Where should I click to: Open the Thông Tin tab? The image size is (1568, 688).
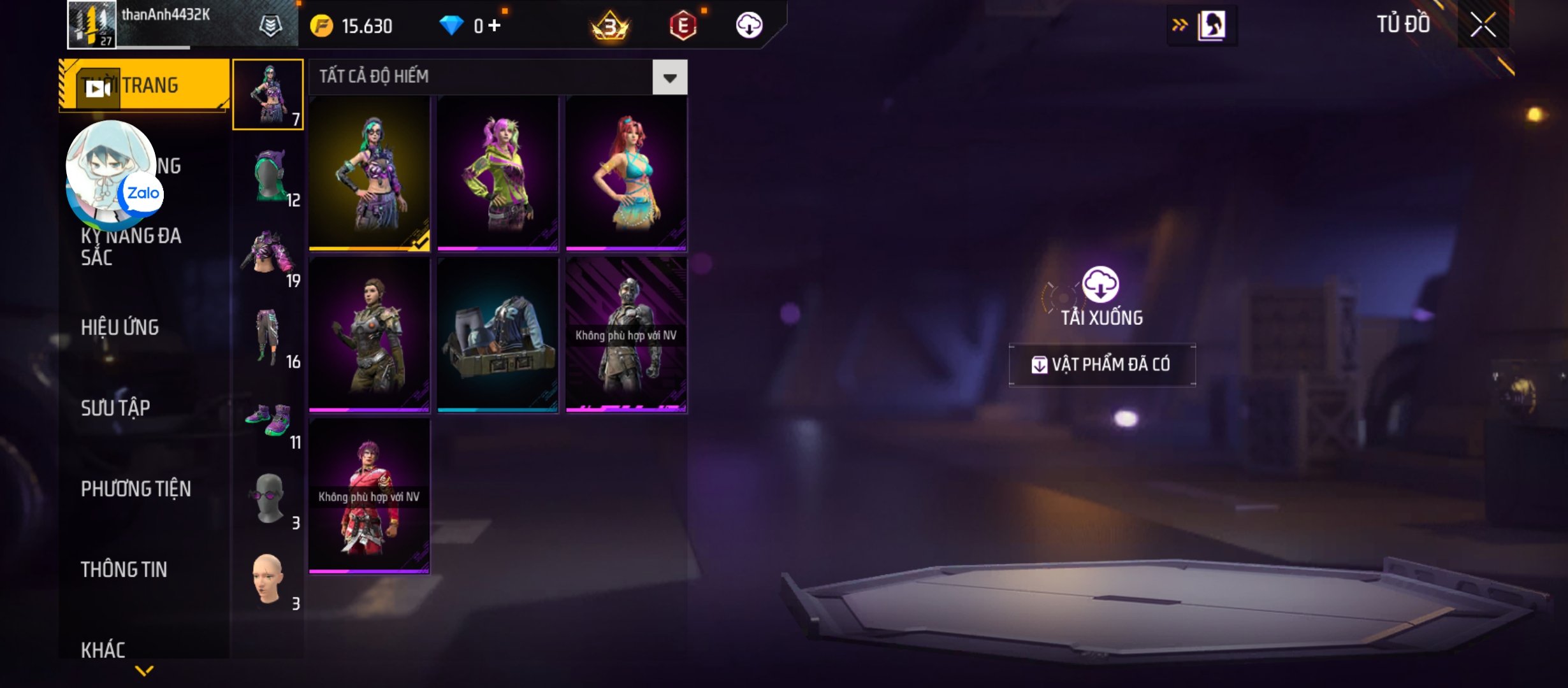click(124, 570)
